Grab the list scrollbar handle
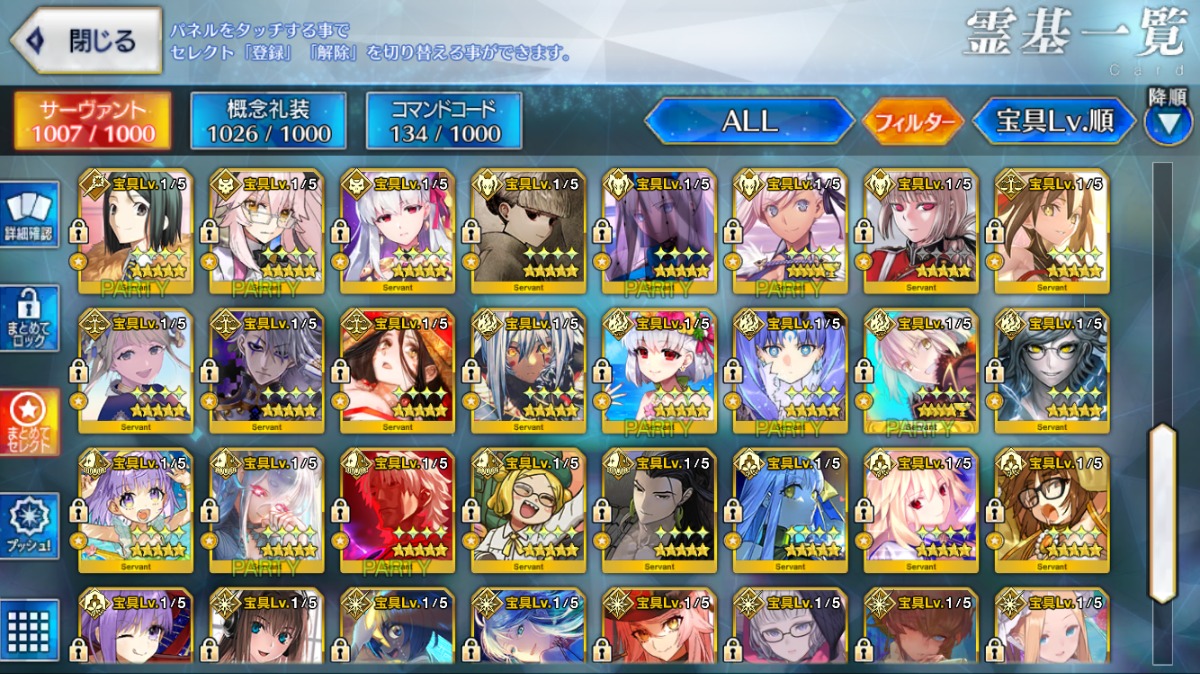Screen dimensions: 1200x674 (x=1162, y=513)
